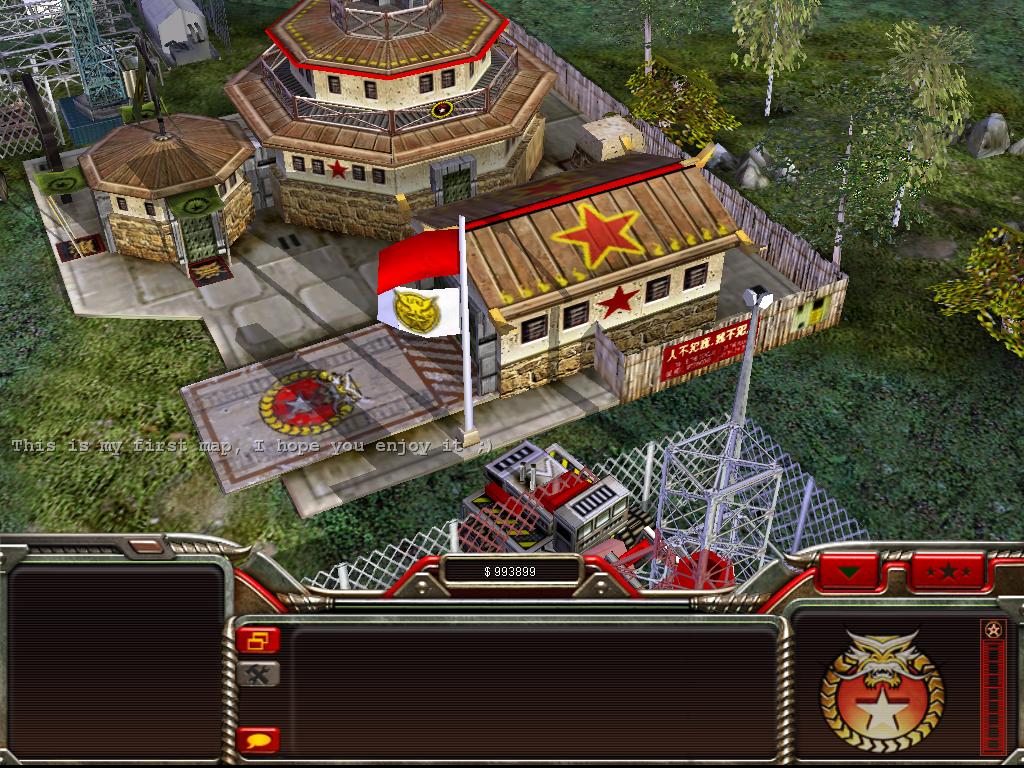The width and height of the screenshot is (1024, 768).
Task: Open the Generals Powers three-star button
Action: pos(946,573)
